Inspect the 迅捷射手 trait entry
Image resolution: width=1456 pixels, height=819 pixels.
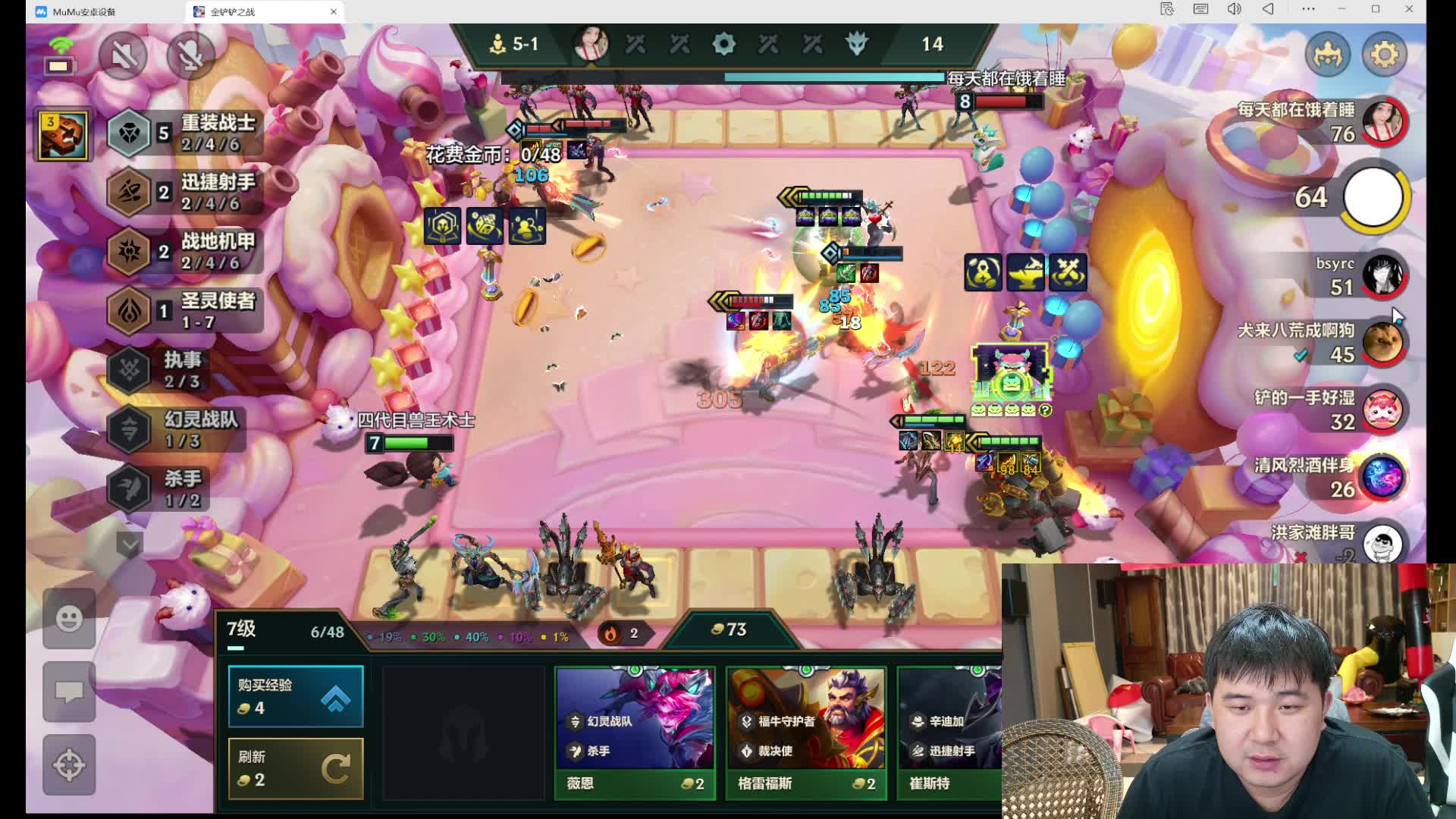tap(185, 192)
